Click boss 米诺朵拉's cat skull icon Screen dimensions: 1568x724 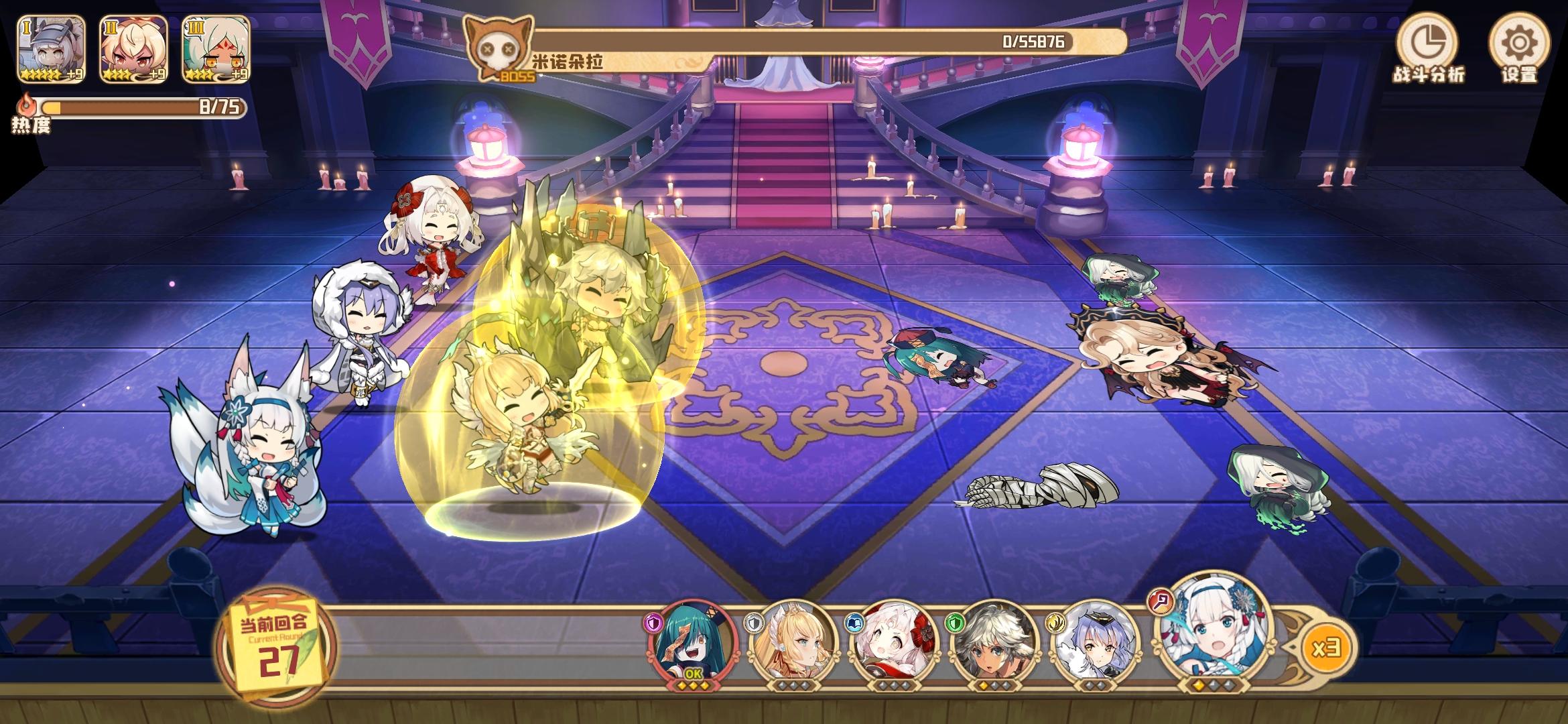499,47
